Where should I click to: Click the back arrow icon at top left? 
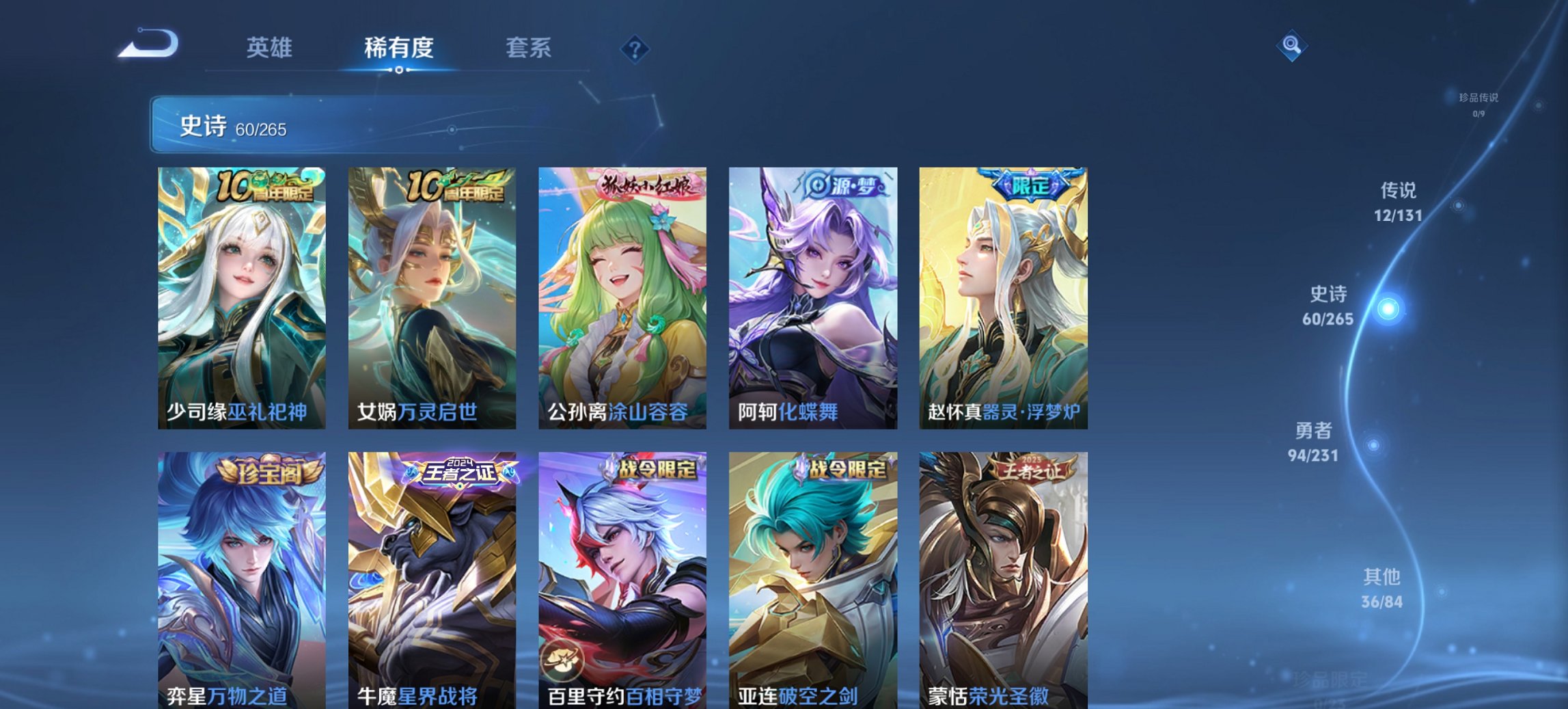point(149,43)
